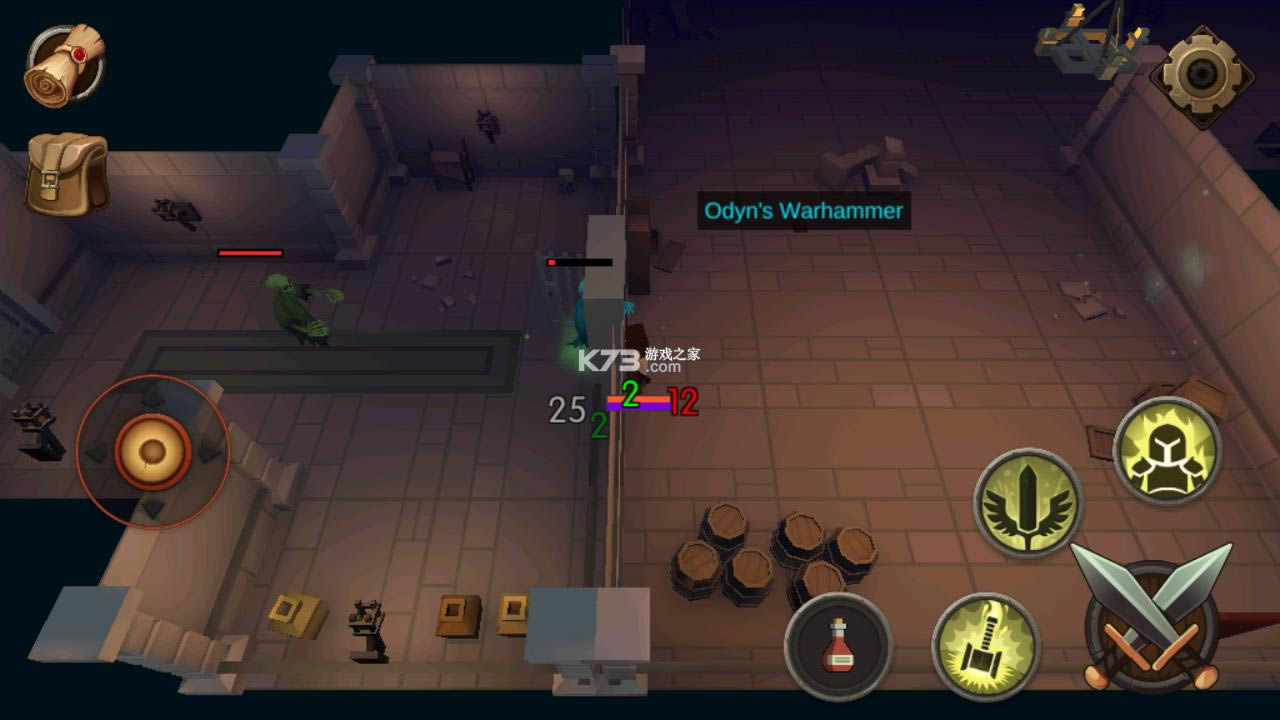Image resolution: width=1280 pixels, height=720 pixels.
Task: Pick up the Odyn's Warhammer label
Action: coord(803,211)
